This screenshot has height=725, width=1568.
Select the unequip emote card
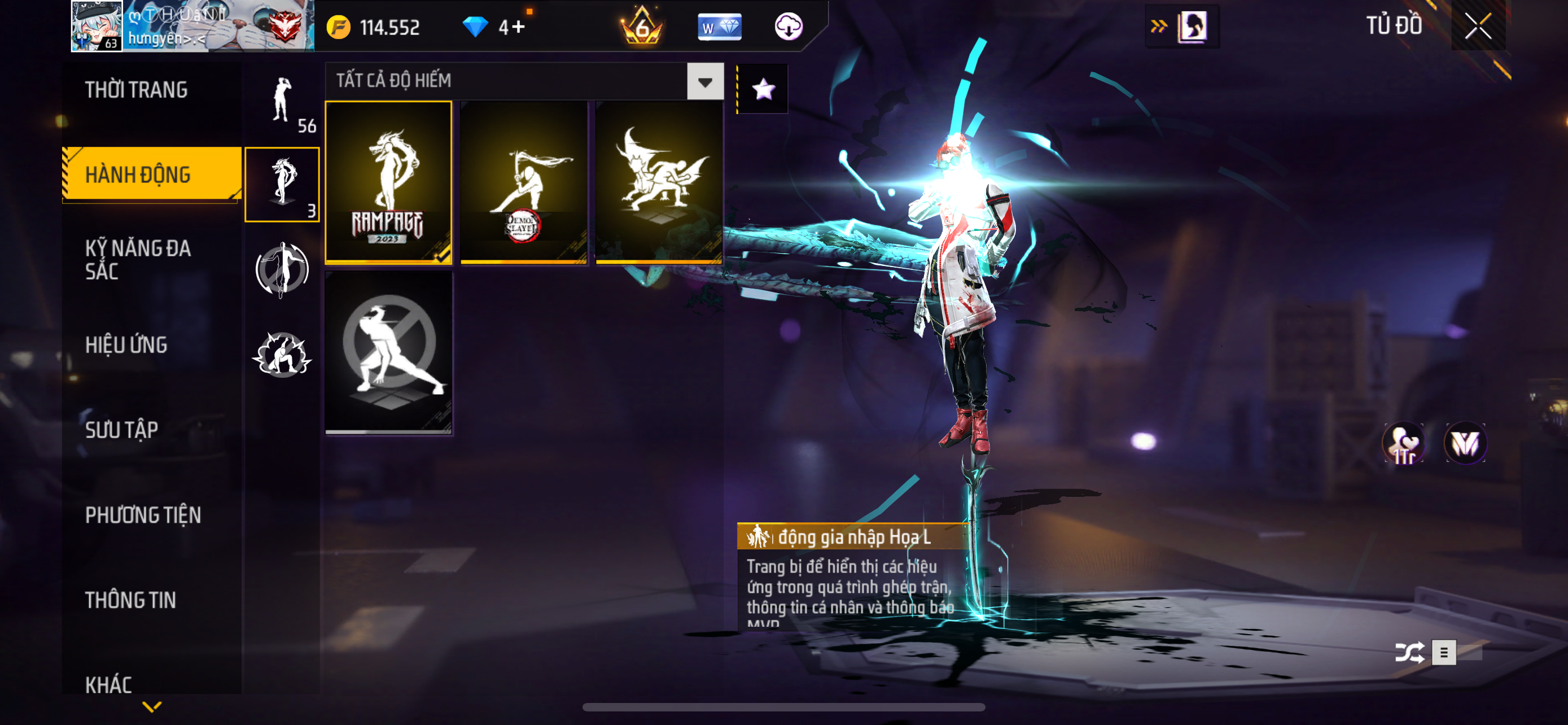(x=388, y=353)
